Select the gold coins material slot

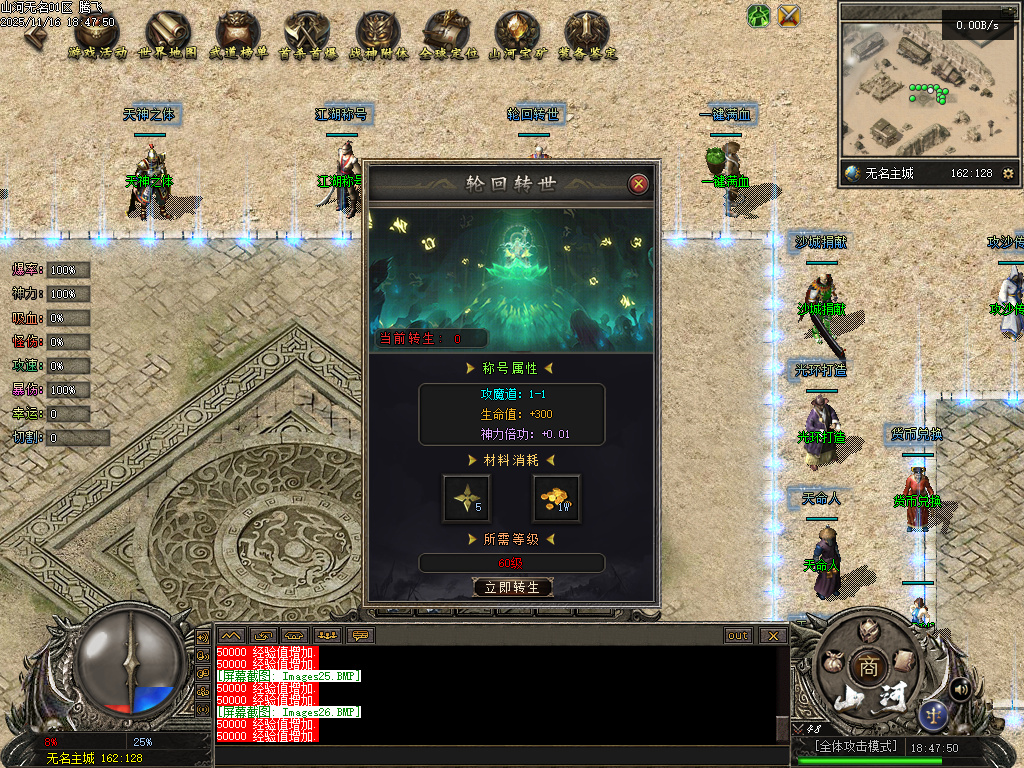click(556, 498)
